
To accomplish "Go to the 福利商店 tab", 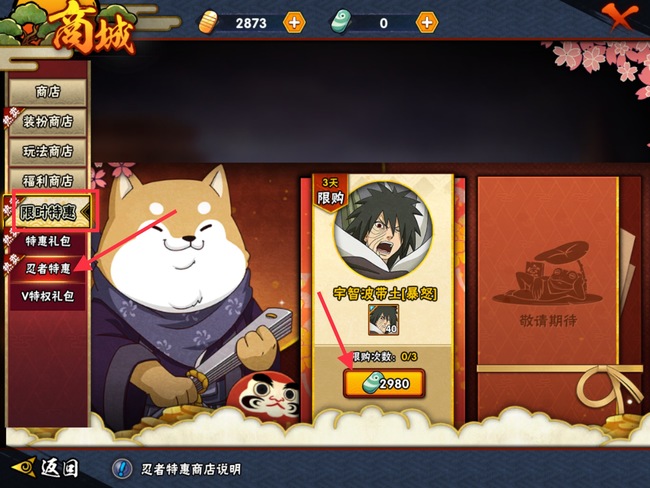I will point(47,181).
